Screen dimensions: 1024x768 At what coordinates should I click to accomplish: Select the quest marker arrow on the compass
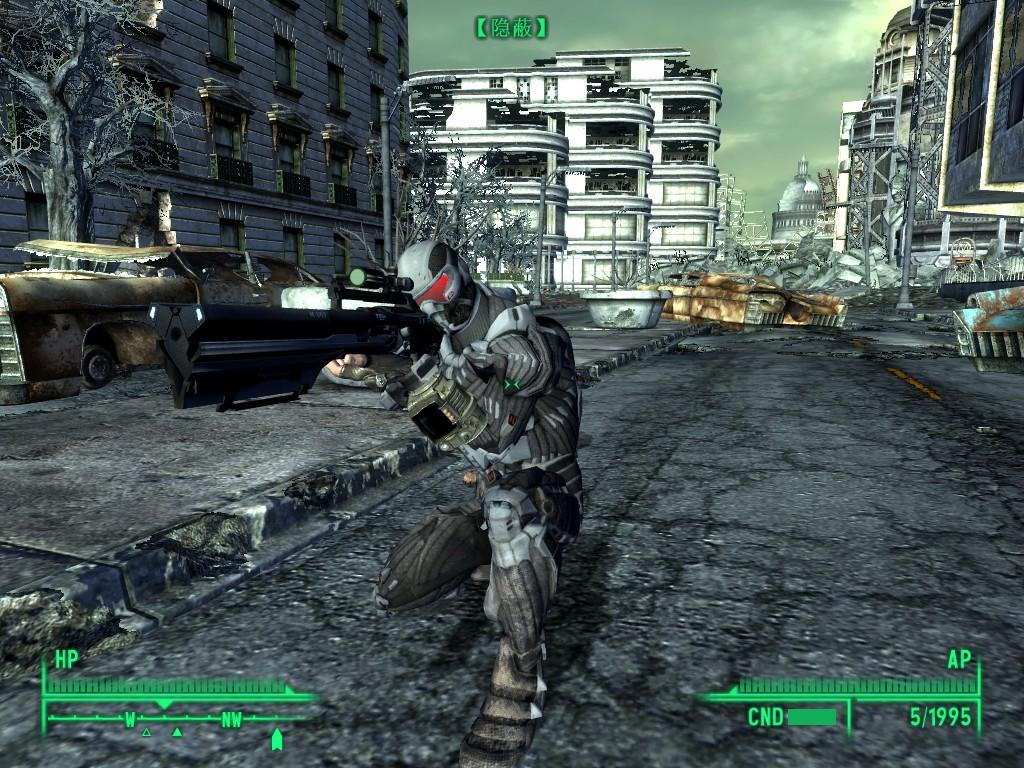(277, 739)
